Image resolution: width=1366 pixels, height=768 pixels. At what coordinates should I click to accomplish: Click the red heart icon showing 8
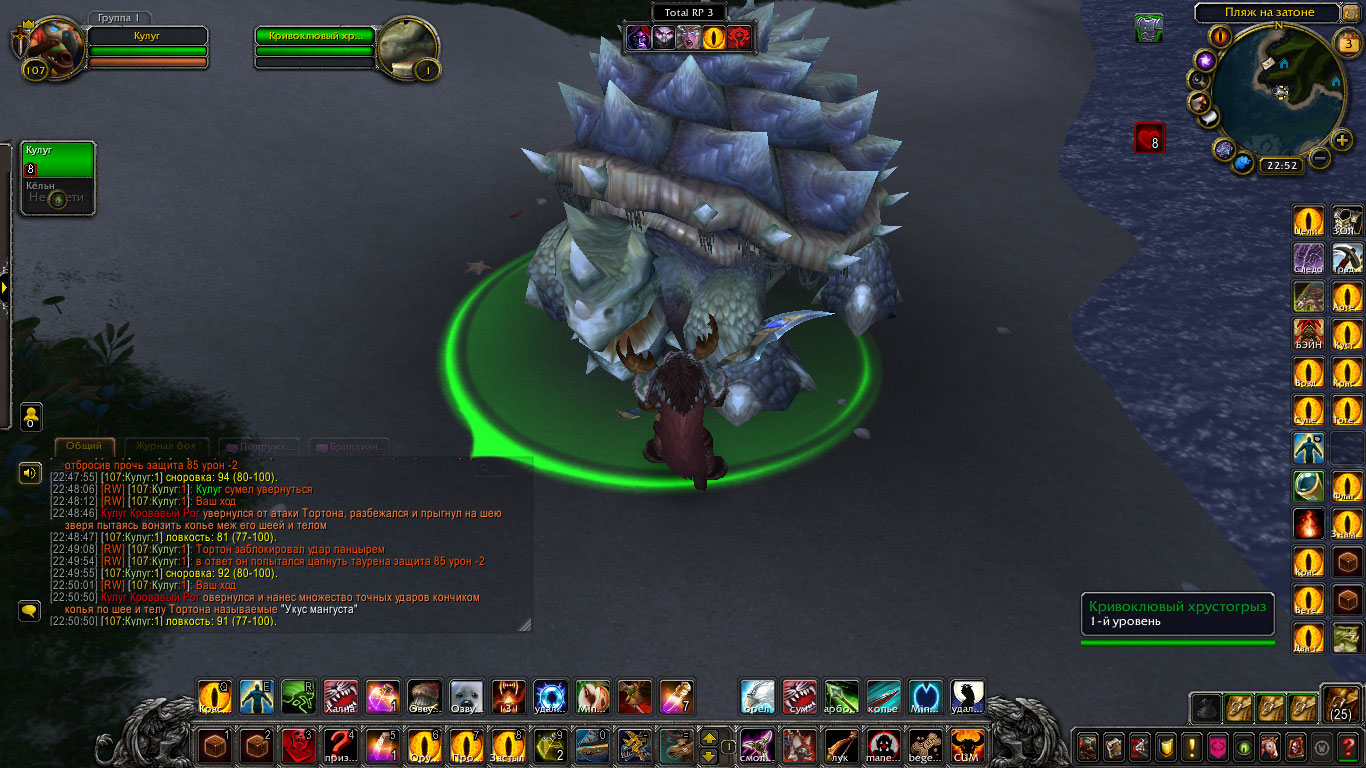1149,138
